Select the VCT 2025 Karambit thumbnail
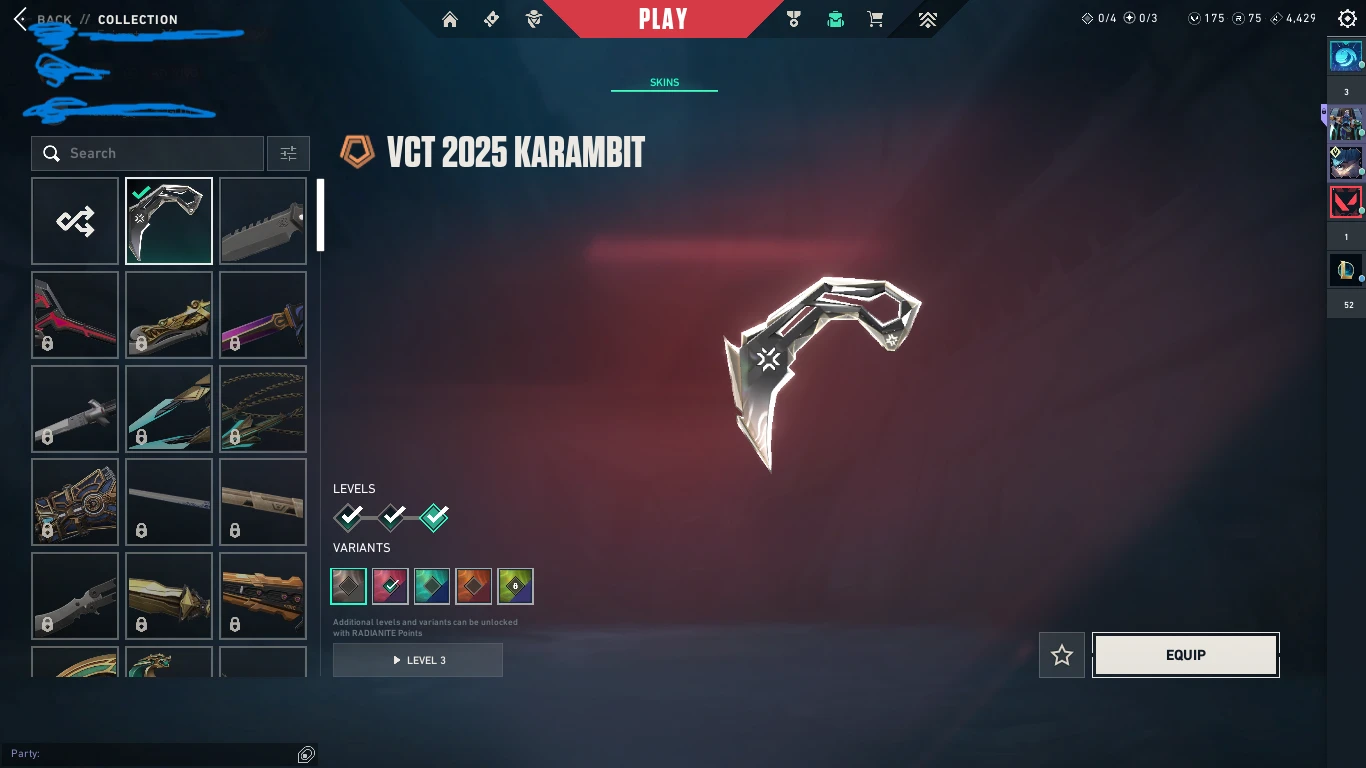 tap(169, 221)
